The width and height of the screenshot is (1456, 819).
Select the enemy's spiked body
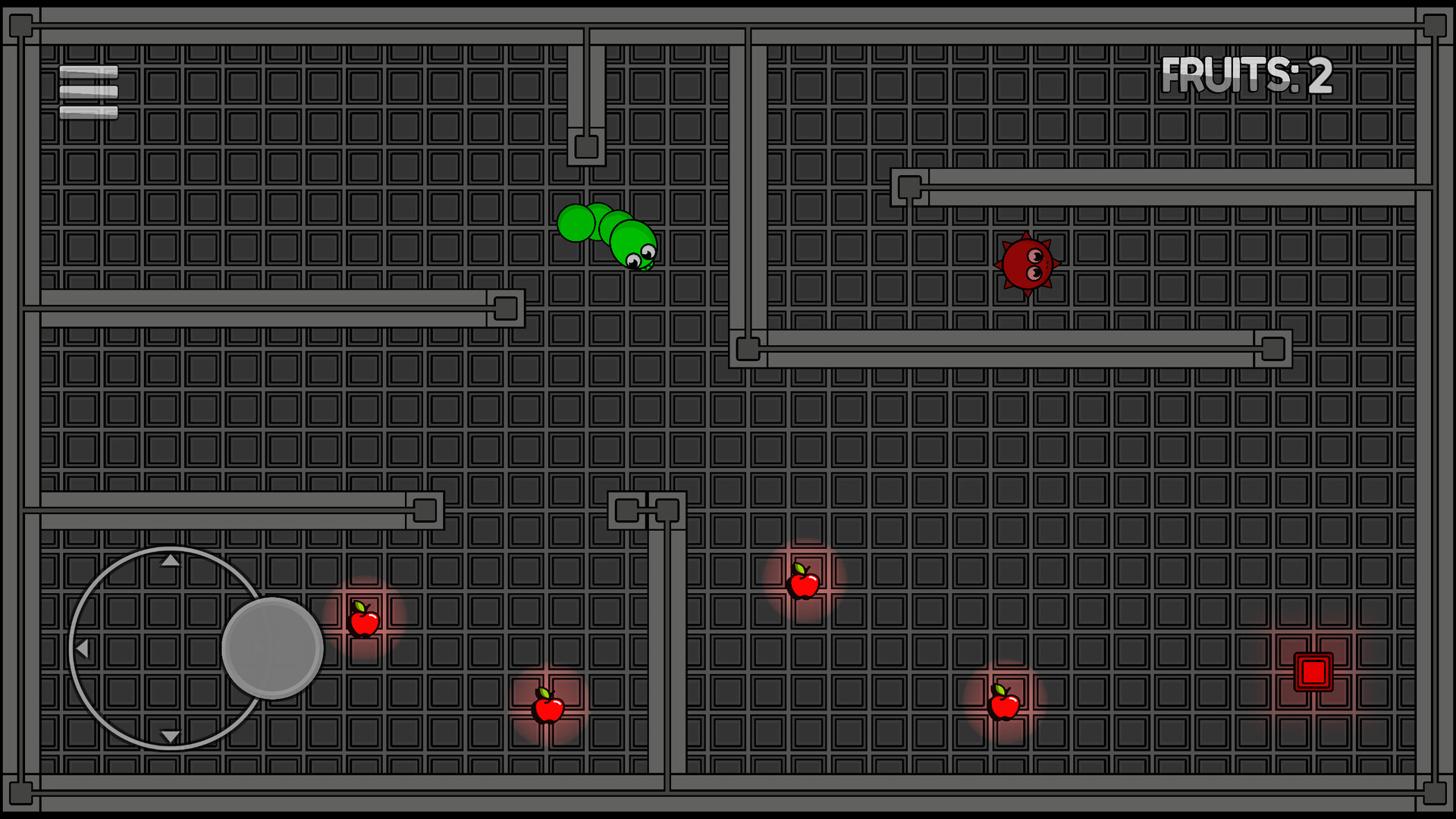1025,265
